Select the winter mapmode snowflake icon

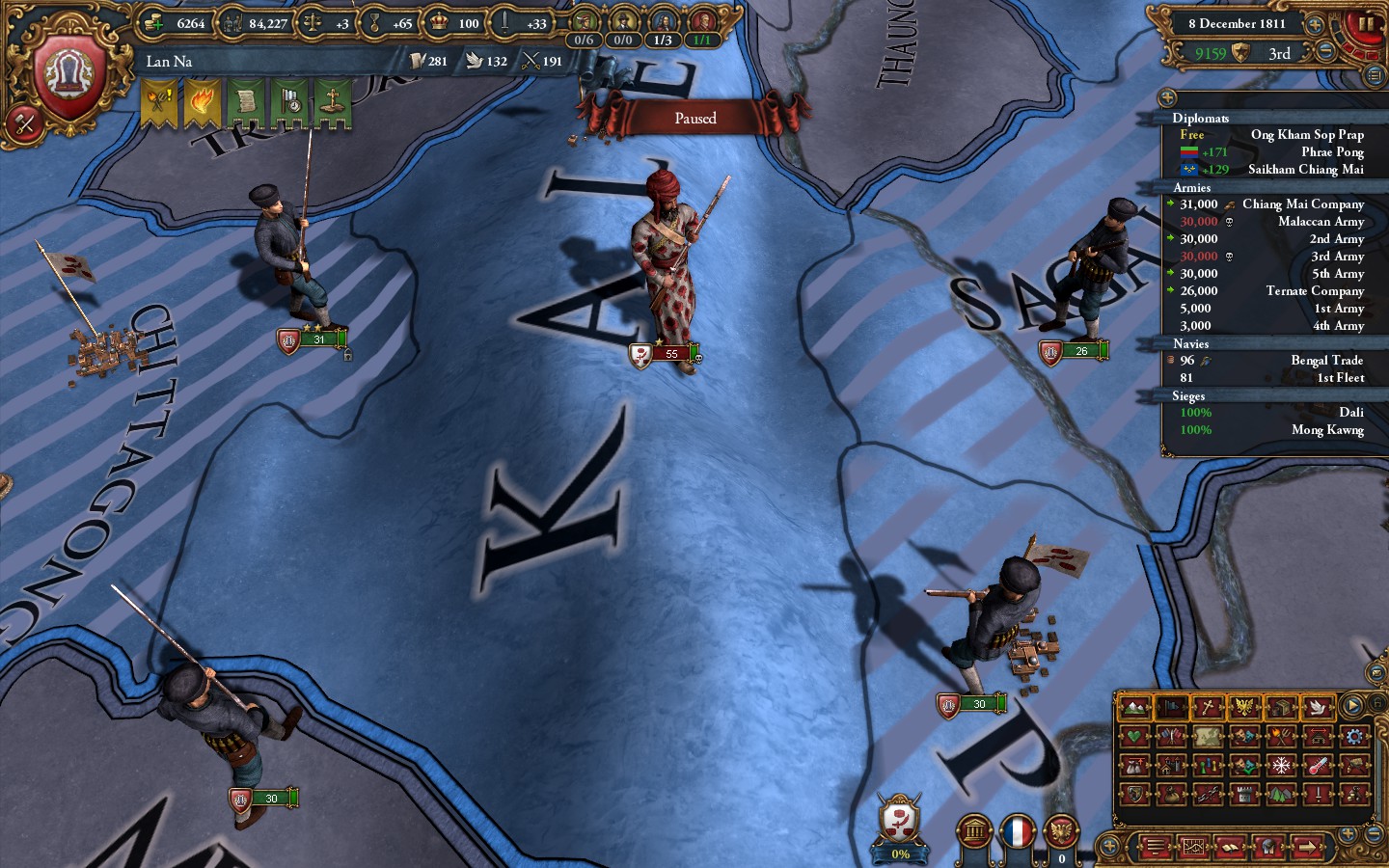pos(1281,765)
